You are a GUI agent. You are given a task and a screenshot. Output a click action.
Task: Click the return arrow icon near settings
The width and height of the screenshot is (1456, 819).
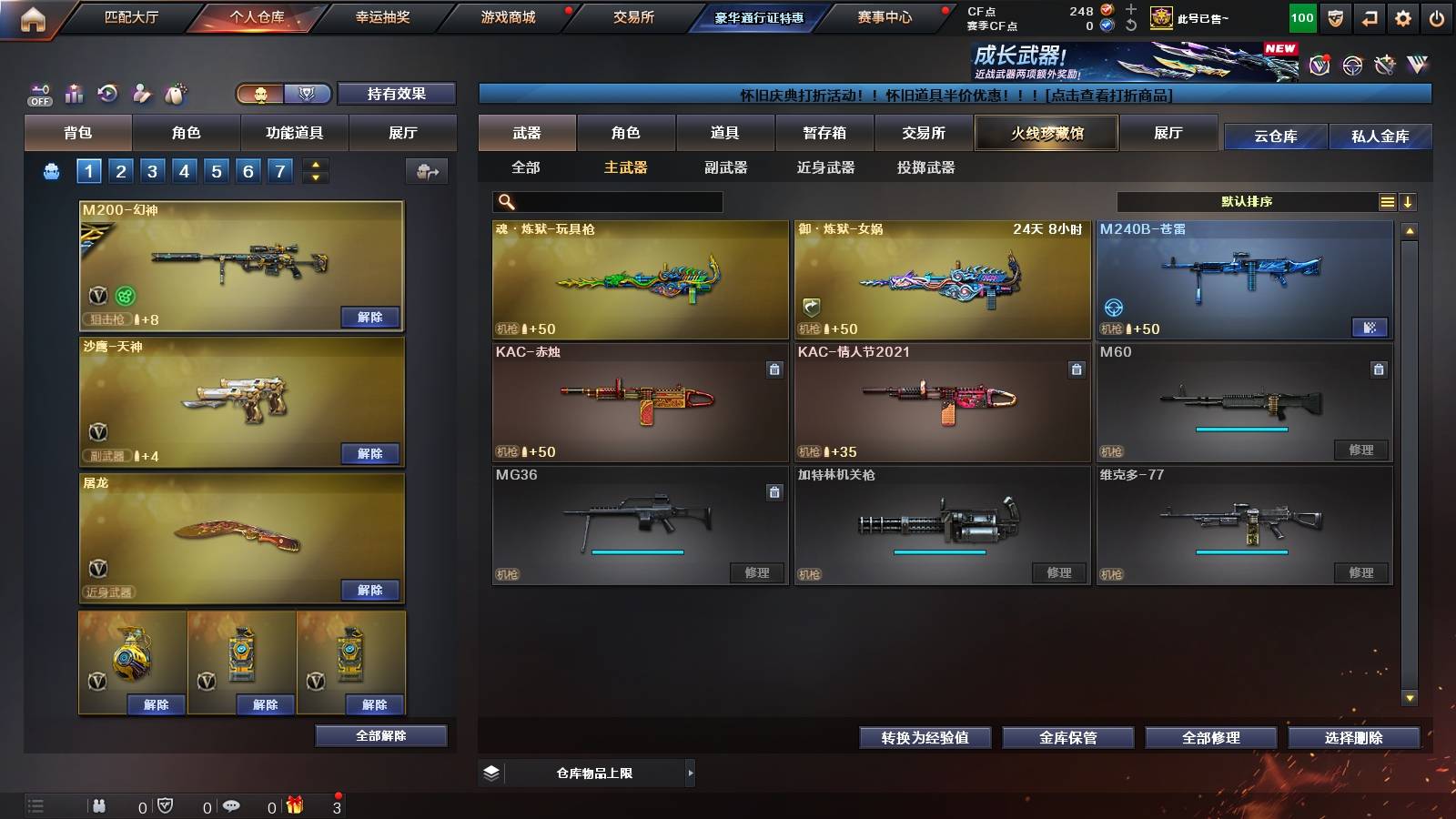tap(1368, 15)
